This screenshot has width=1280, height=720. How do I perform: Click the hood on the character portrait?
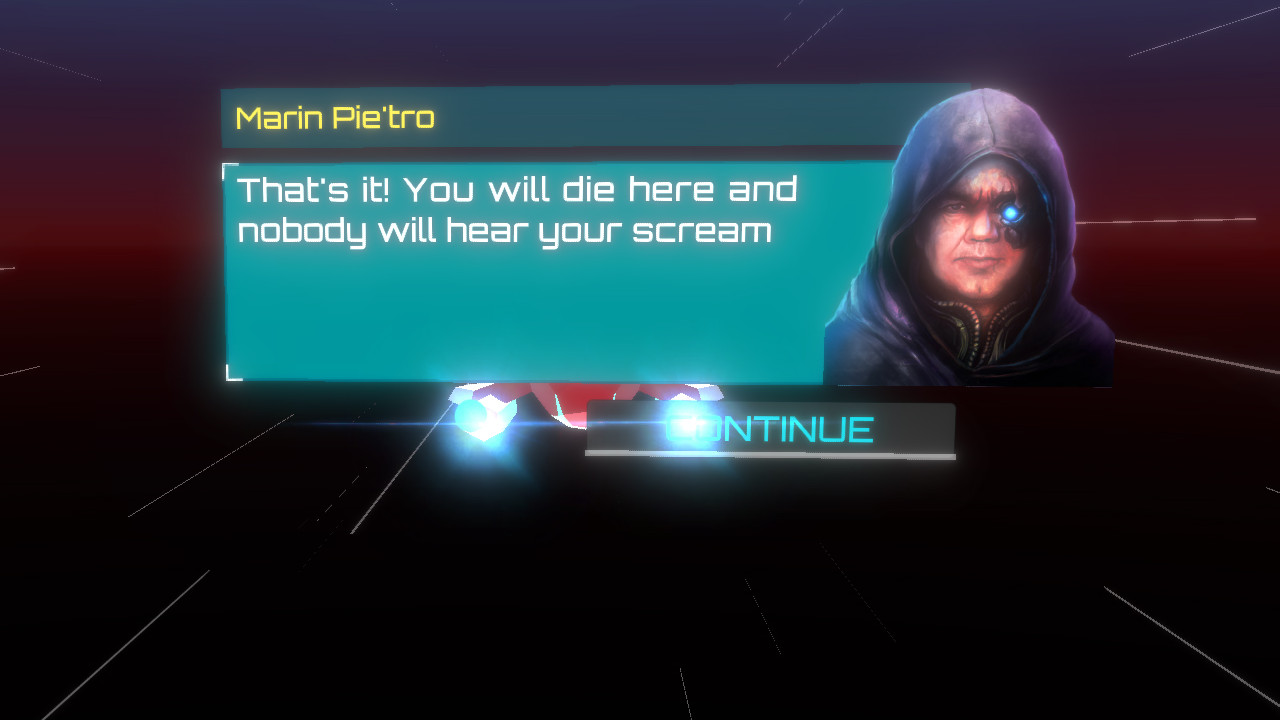(x=980, y=120)
